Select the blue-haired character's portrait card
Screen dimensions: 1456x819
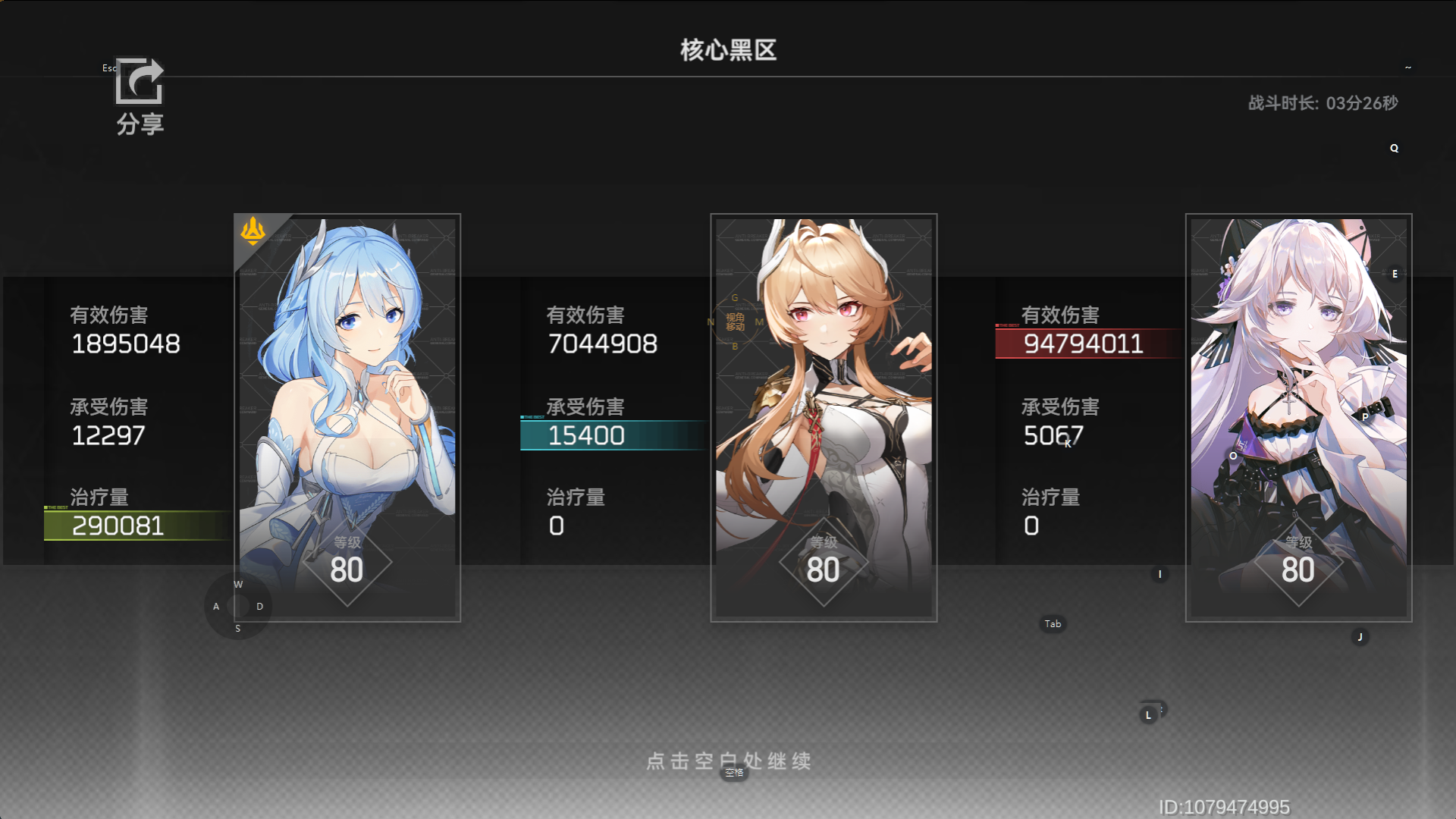click(x=346, y=417)
